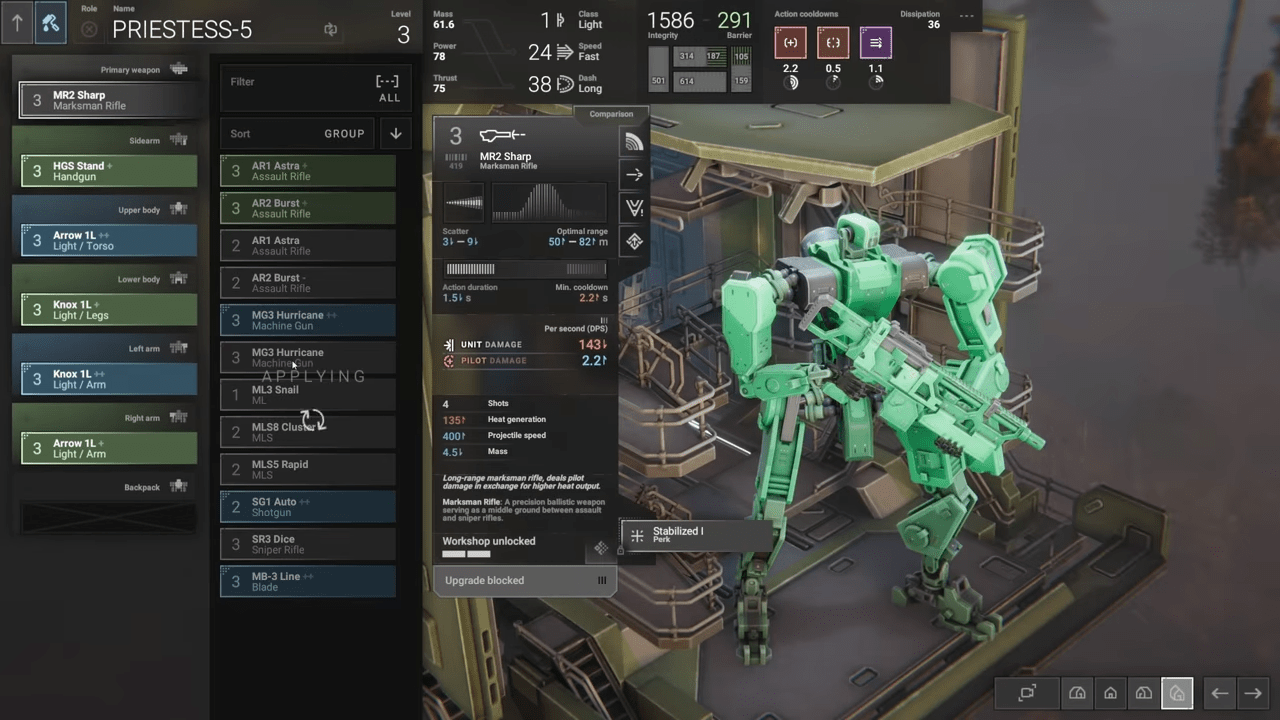Change the Sort GROUP option
Screen dimensions: 1280x720
coord(344,134)
